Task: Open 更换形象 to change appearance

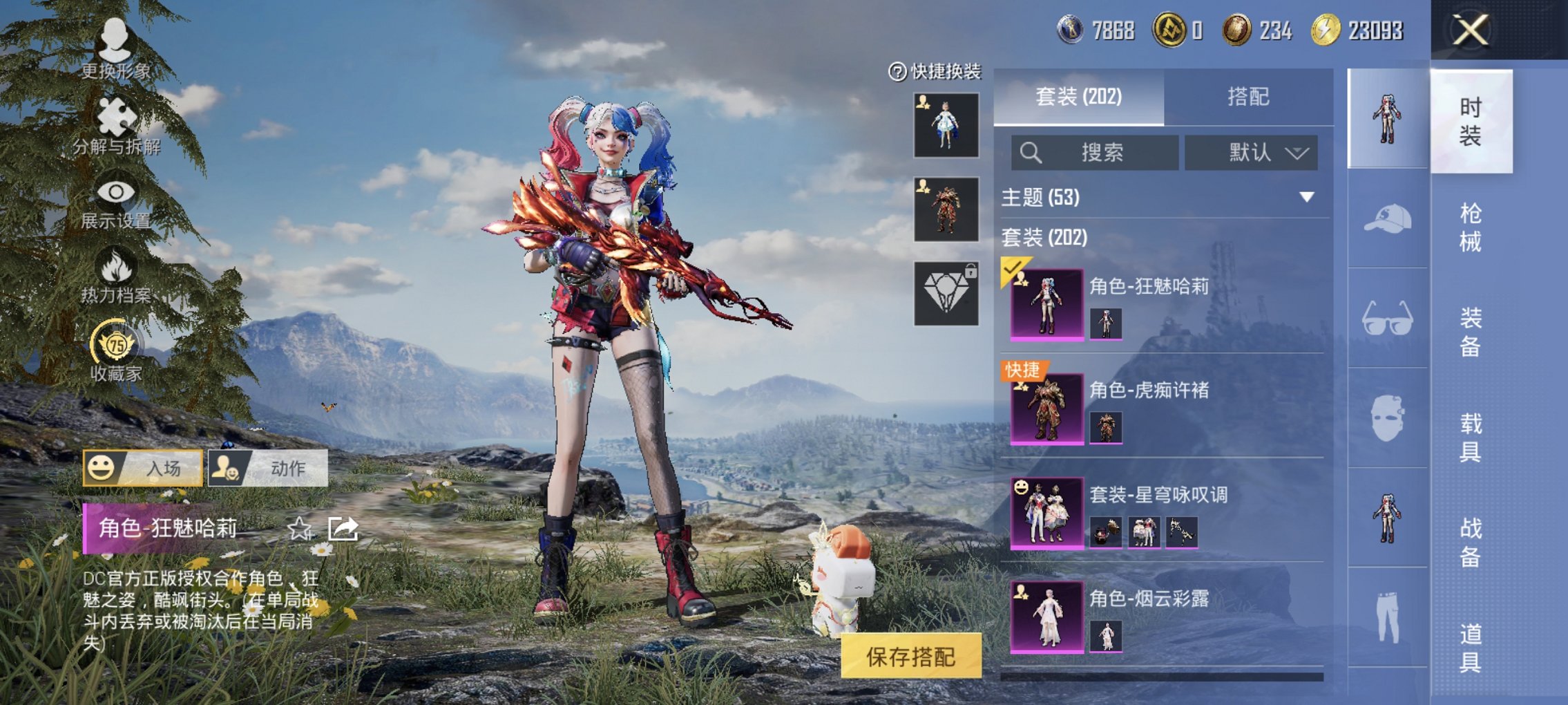Action: click(115, 48)
